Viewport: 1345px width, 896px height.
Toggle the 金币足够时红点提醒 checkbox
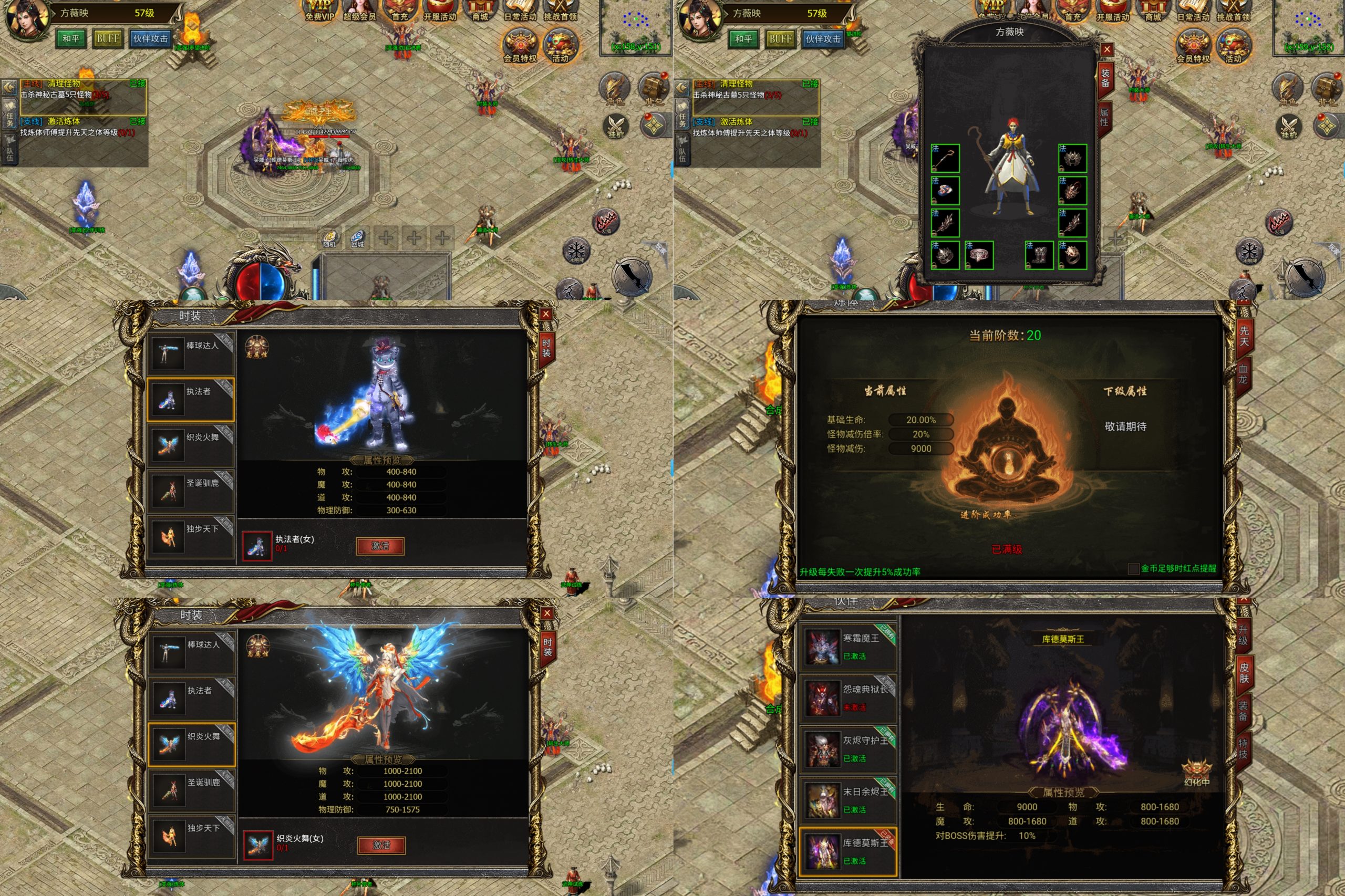[1133, 569]
